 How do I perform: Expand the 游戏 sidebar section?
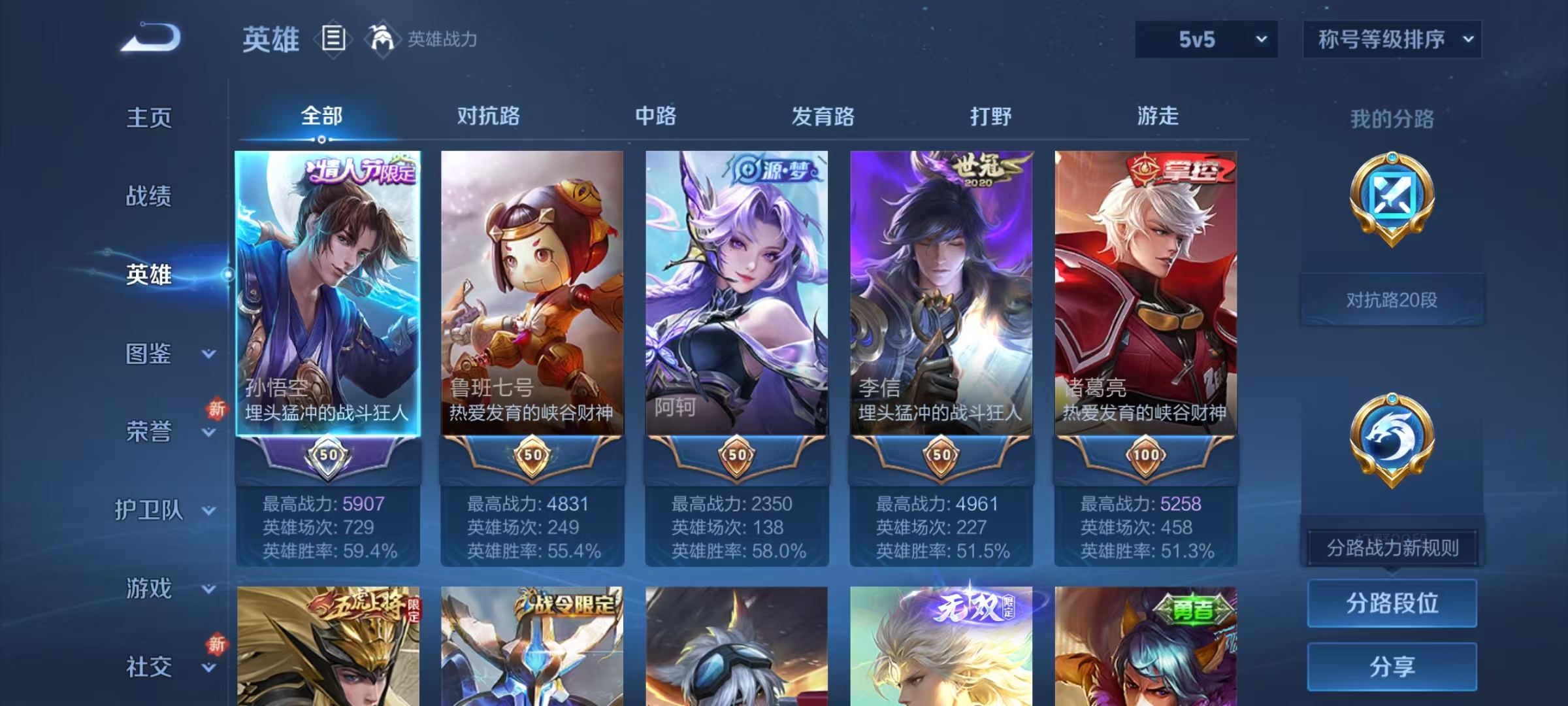coord(170,588)
